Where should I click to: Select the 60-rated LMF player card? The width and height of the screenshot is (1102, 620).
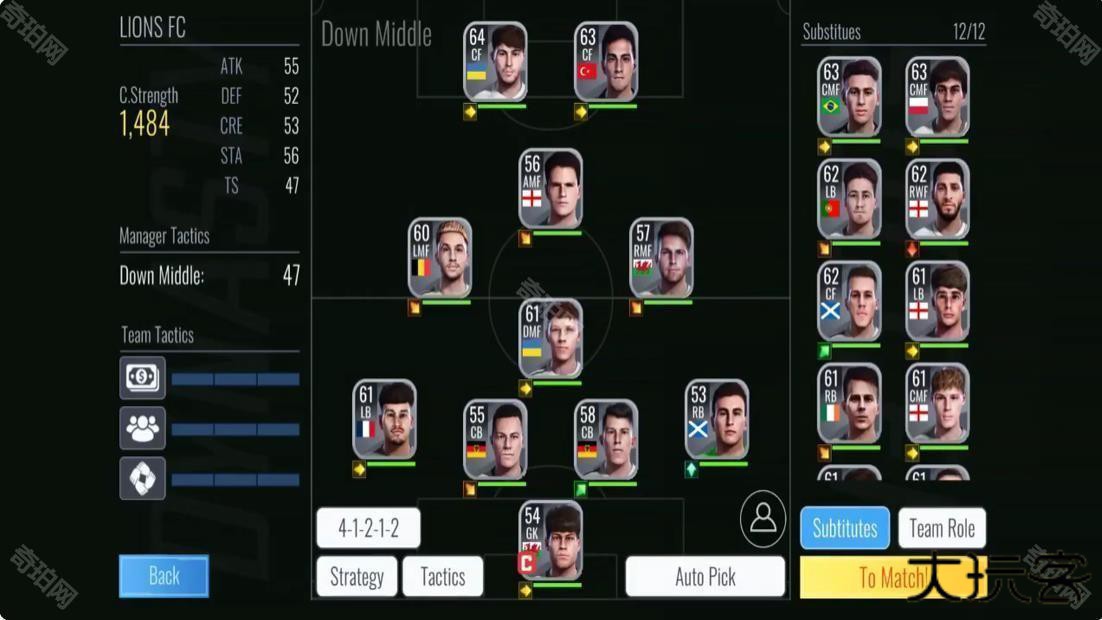click(440, 259)
